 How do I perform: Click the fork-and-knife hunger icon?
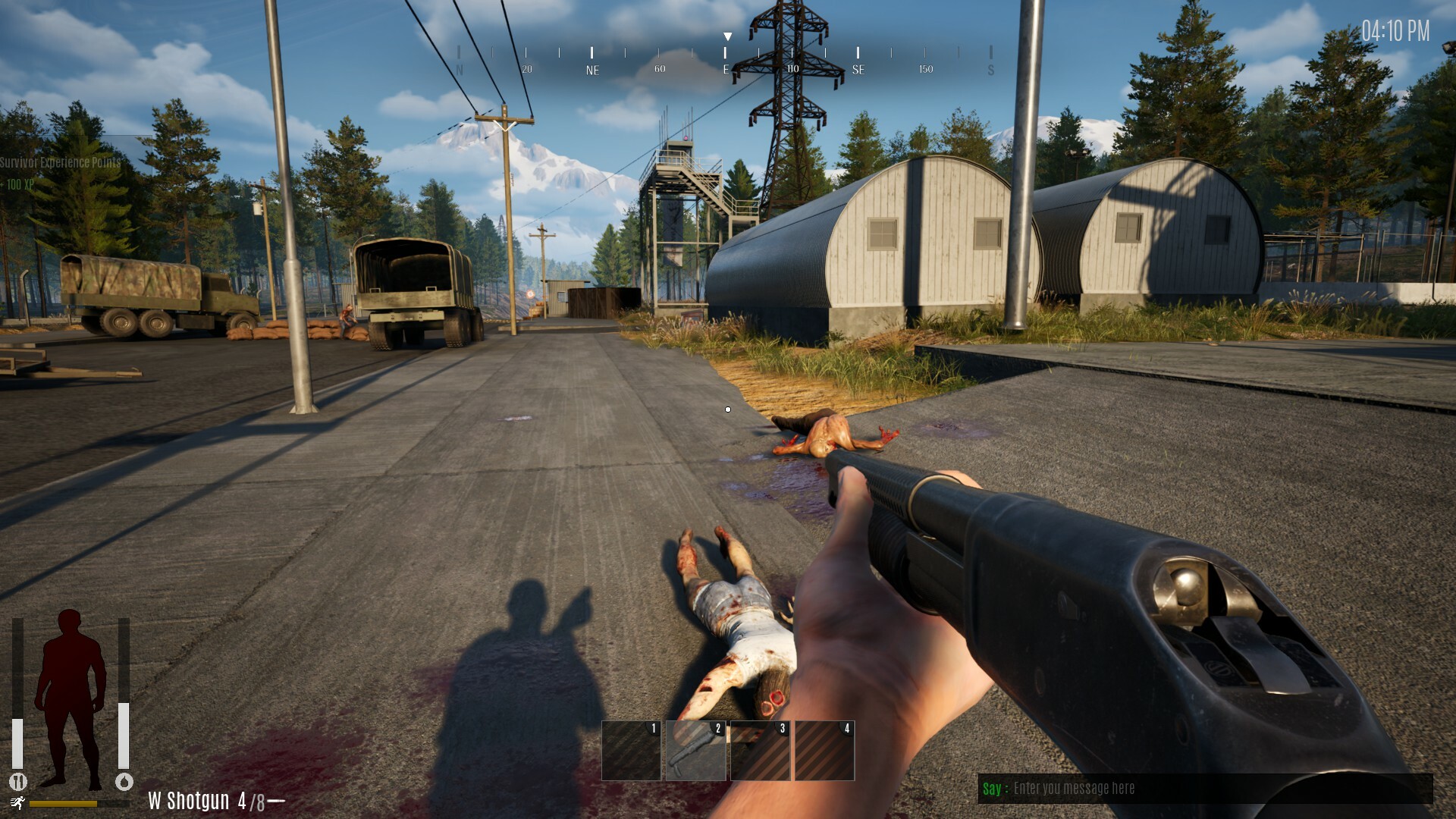pos(17,781)
